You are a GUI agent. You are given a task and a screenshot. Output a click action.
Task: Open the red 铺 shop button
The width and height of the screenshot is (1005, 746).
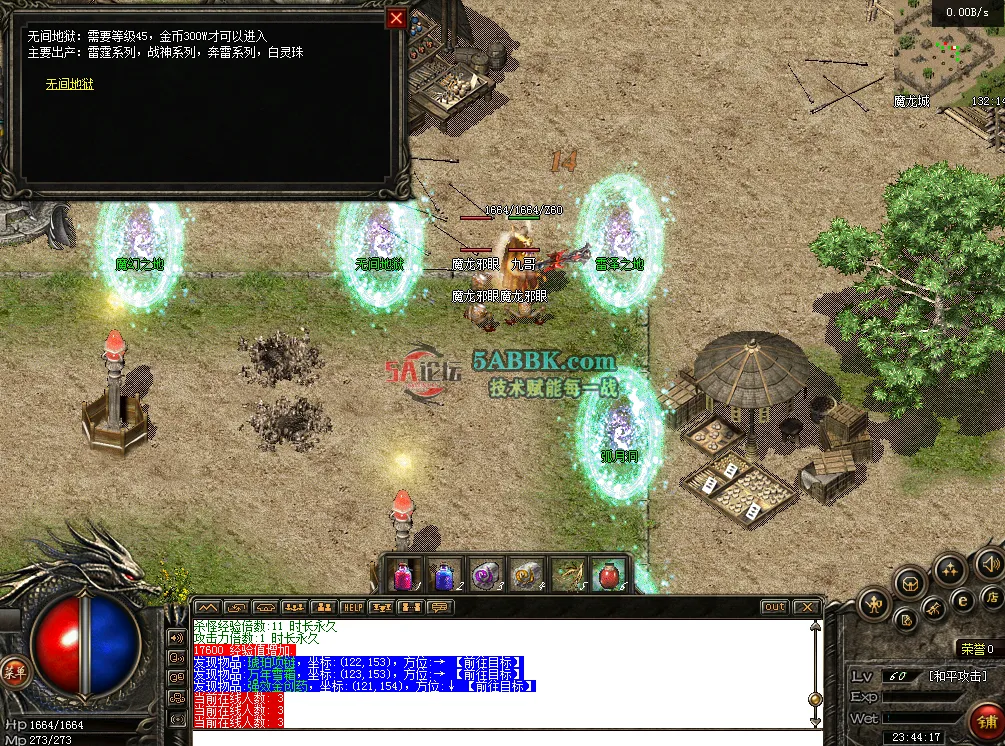(x=986, y=721)
